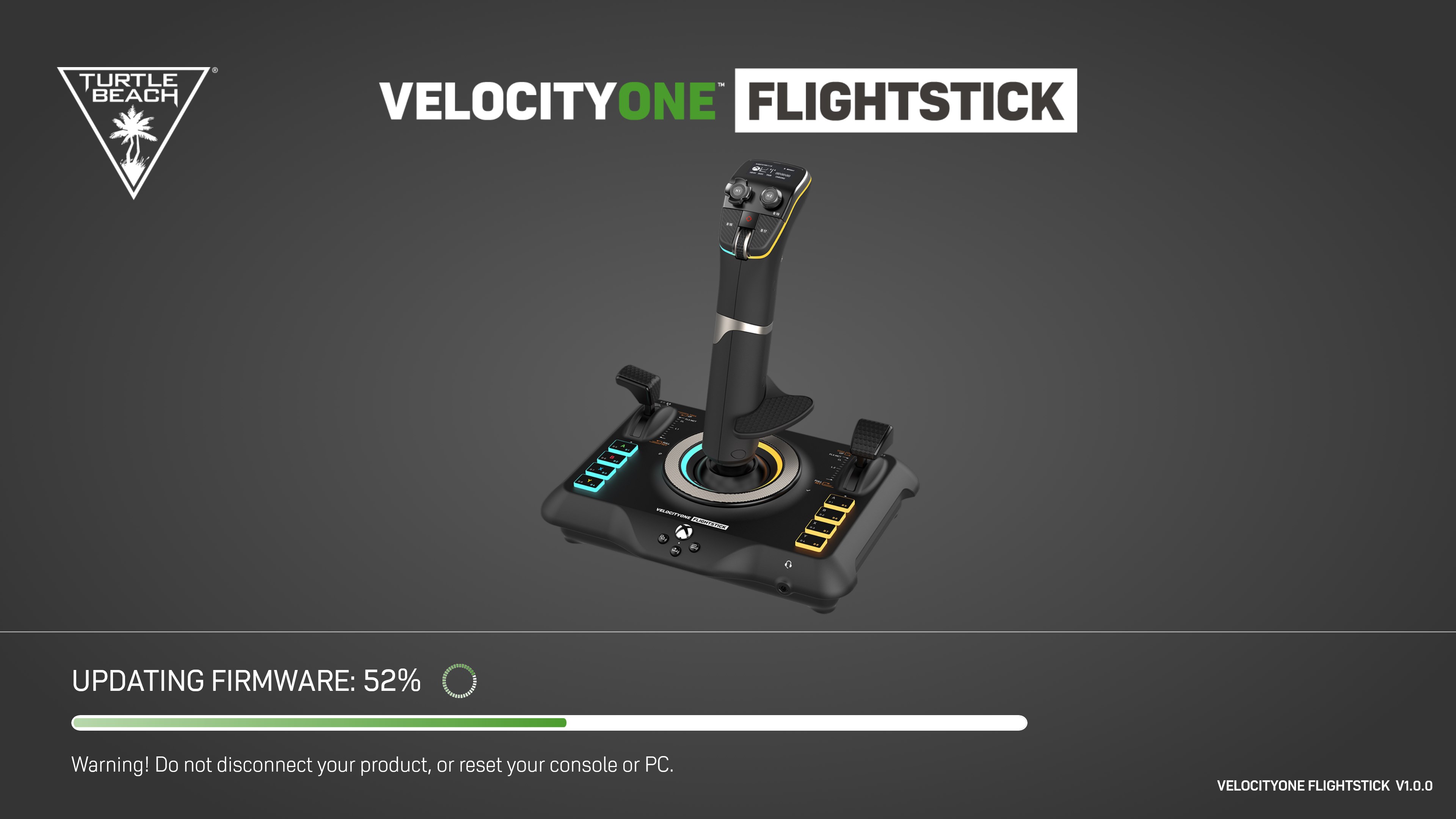The image size is (1456, 819).
Task: Click the Xbox button on the flightstick base
Action: point(684,532)
